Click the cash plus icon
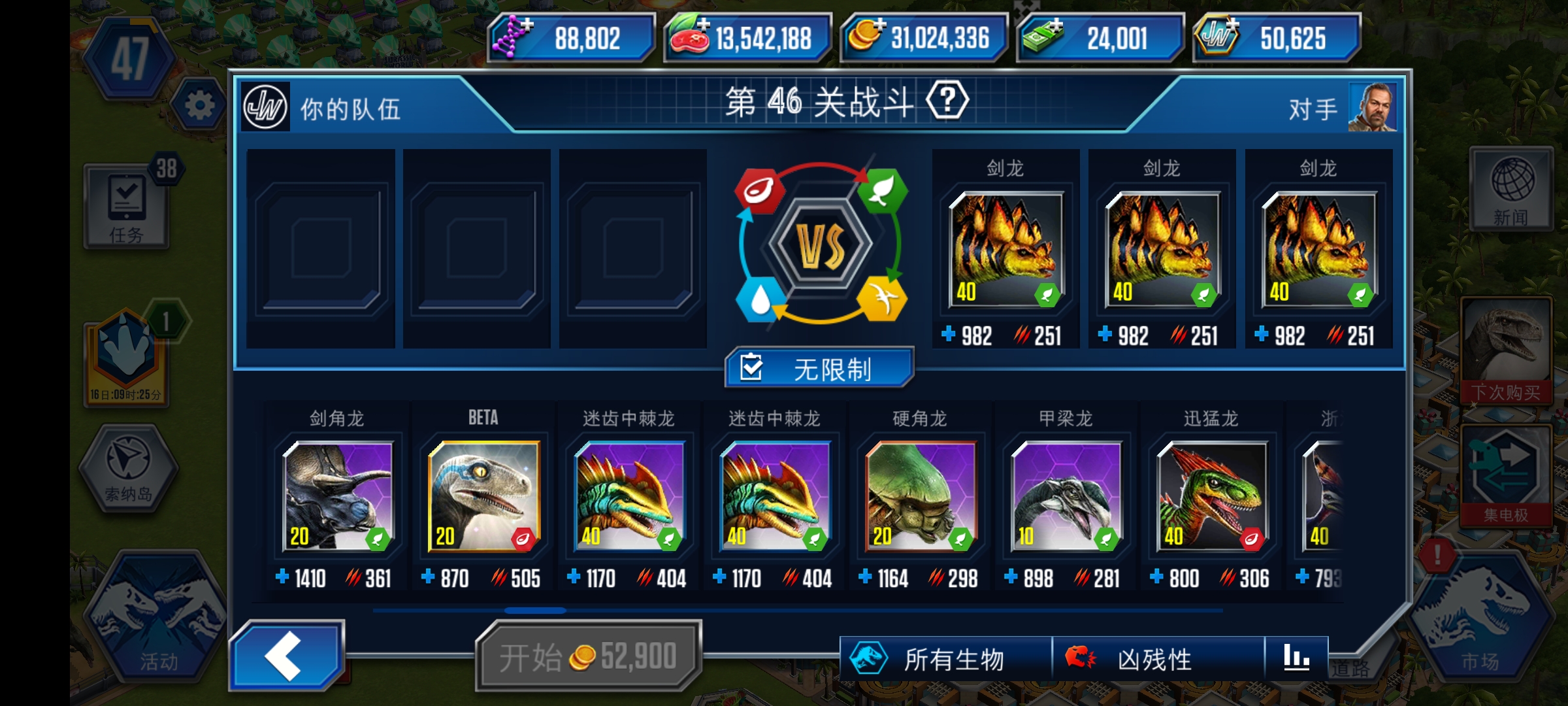 point(1056,26)
